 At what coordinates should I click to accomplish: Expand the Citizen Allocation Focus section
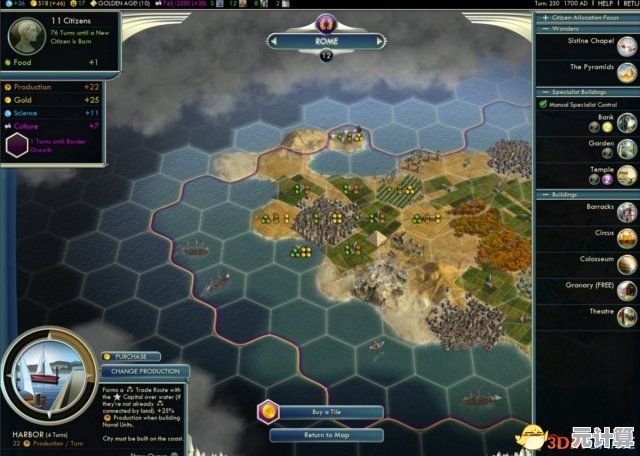click(588, 18)
